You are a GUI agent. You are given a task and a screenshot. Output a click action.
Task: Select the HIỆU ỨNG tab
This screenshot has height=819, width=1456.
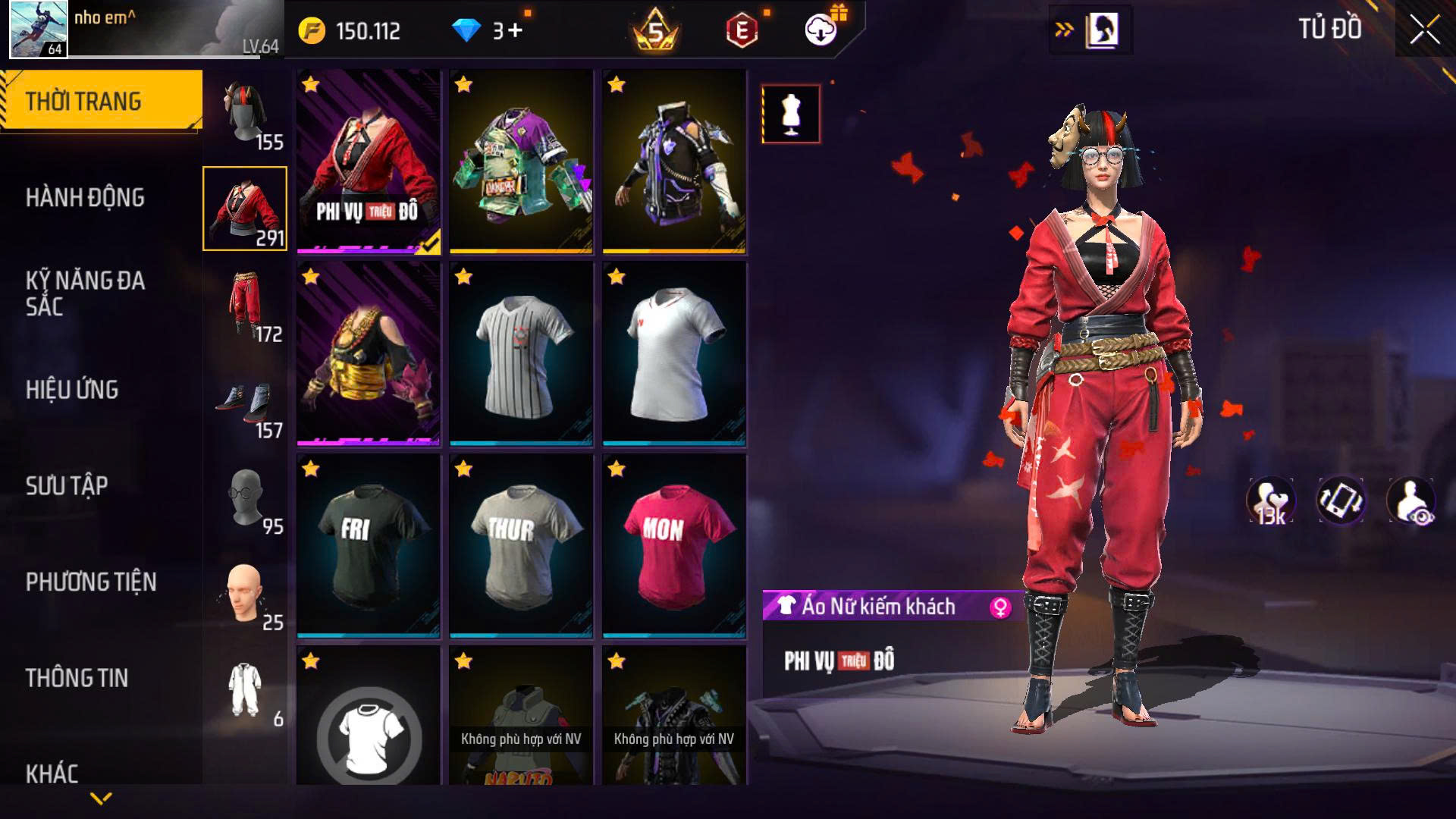(72, 390)
